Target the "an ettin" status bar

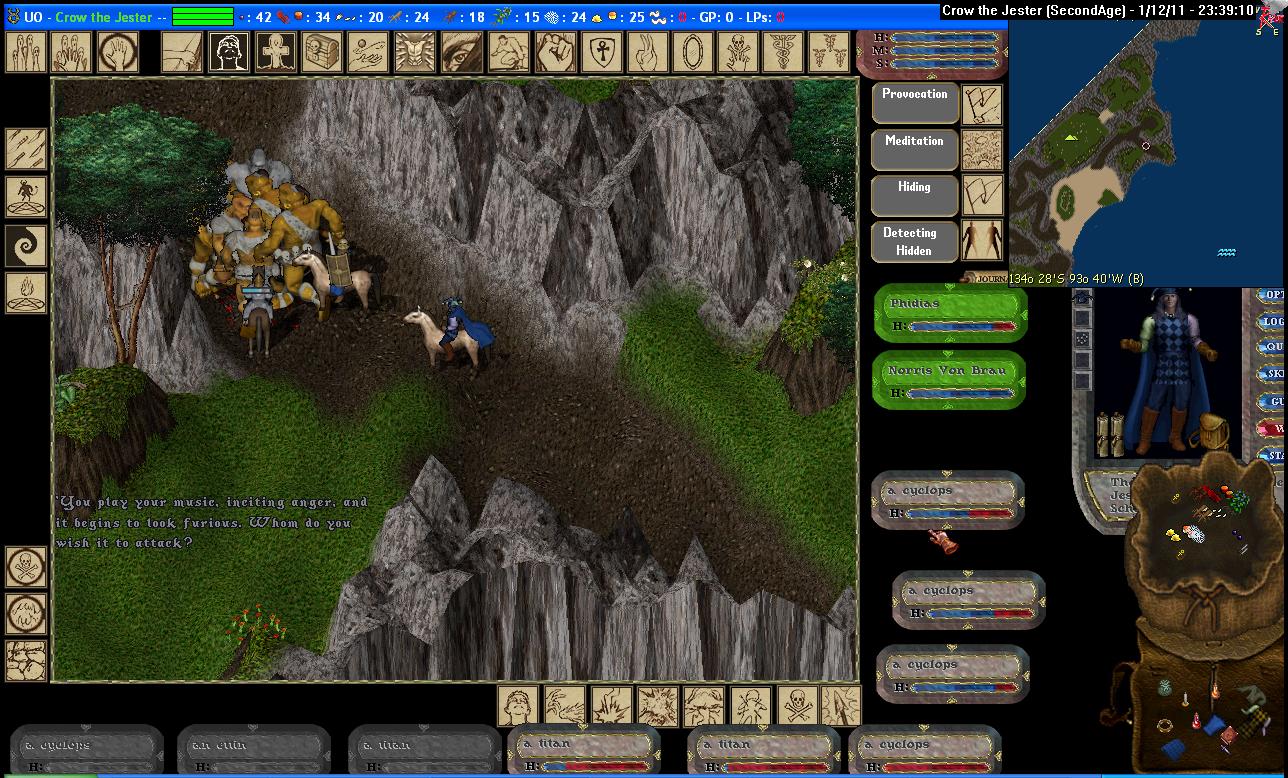coord(254,751)
